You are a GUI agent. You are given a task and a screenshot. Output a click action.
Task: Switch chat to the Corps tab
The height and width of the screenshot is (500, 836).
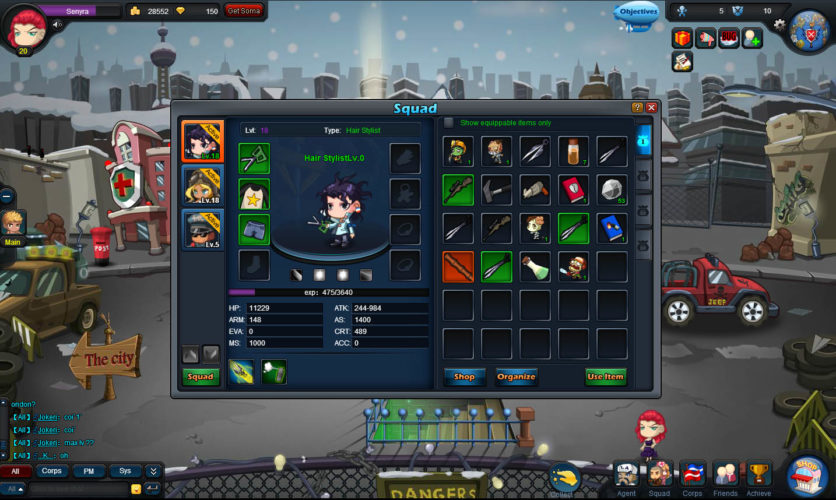[52, 470]
